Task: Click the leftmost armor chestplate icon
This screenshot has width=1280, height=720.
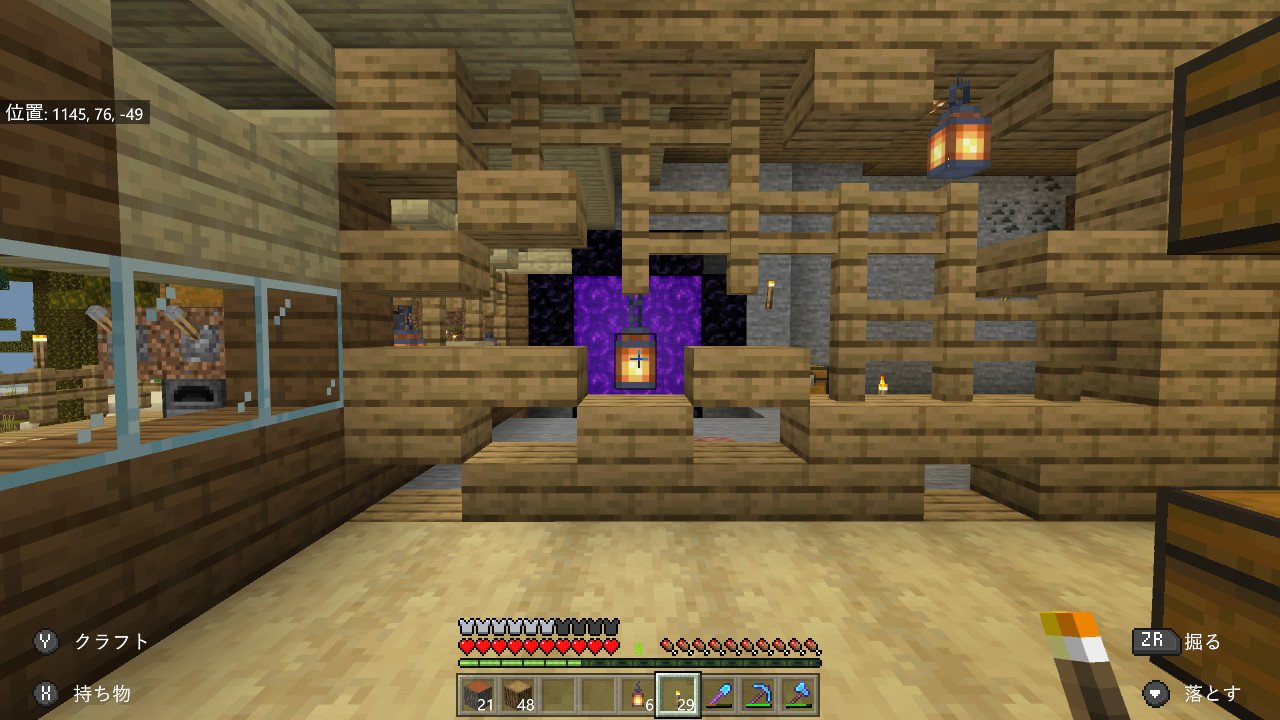Action: click(464, 627)
